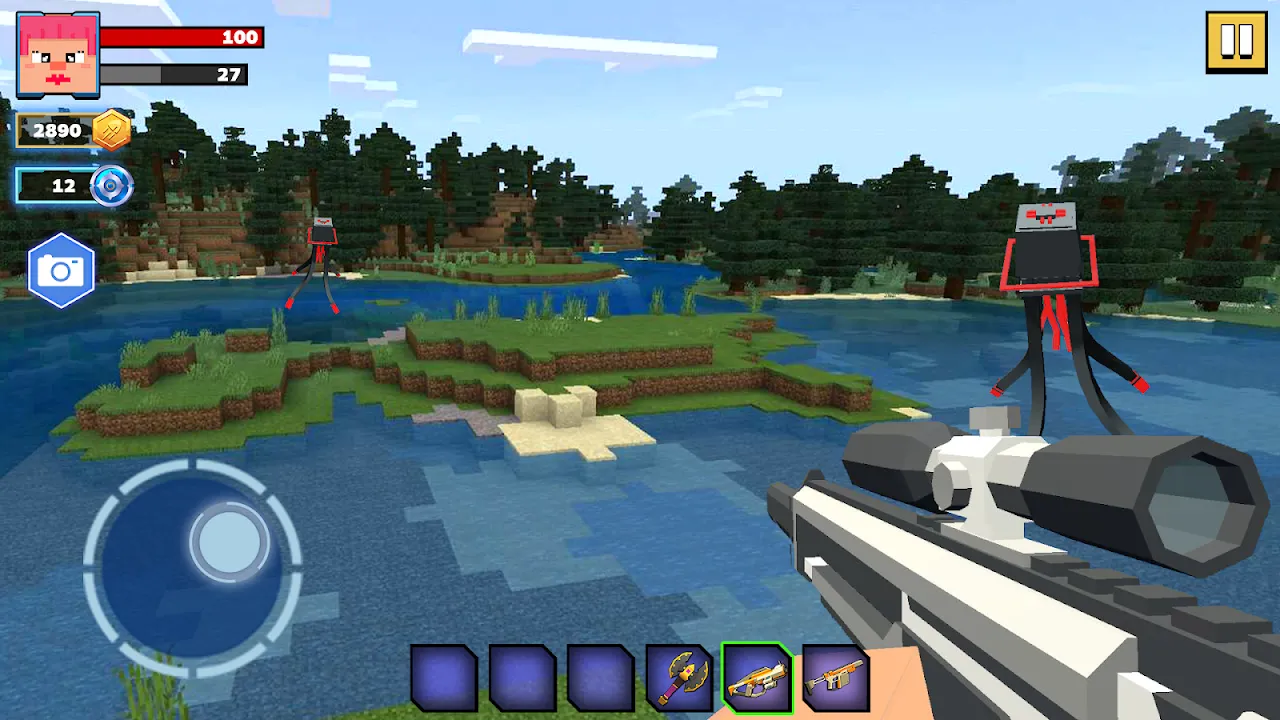Select the orange assault gun hotbar slot
Screen dimensions: 1280x720
click(x=838, y=678)
